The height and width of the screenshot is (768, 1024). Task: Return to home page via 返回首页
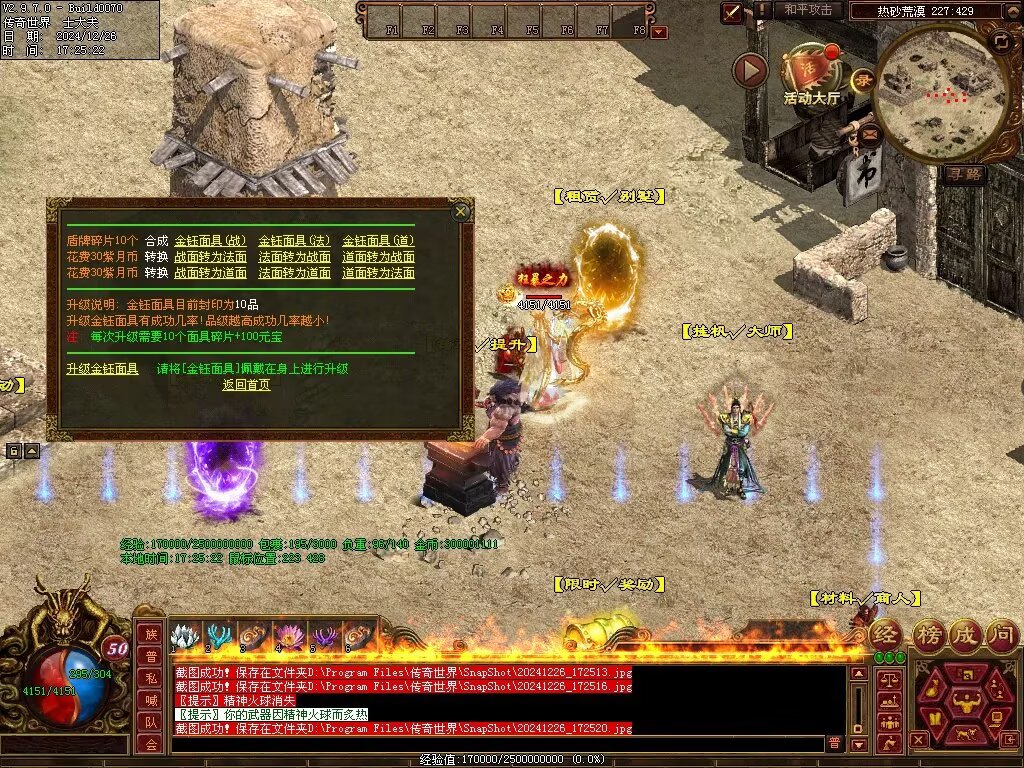point(246,384)
